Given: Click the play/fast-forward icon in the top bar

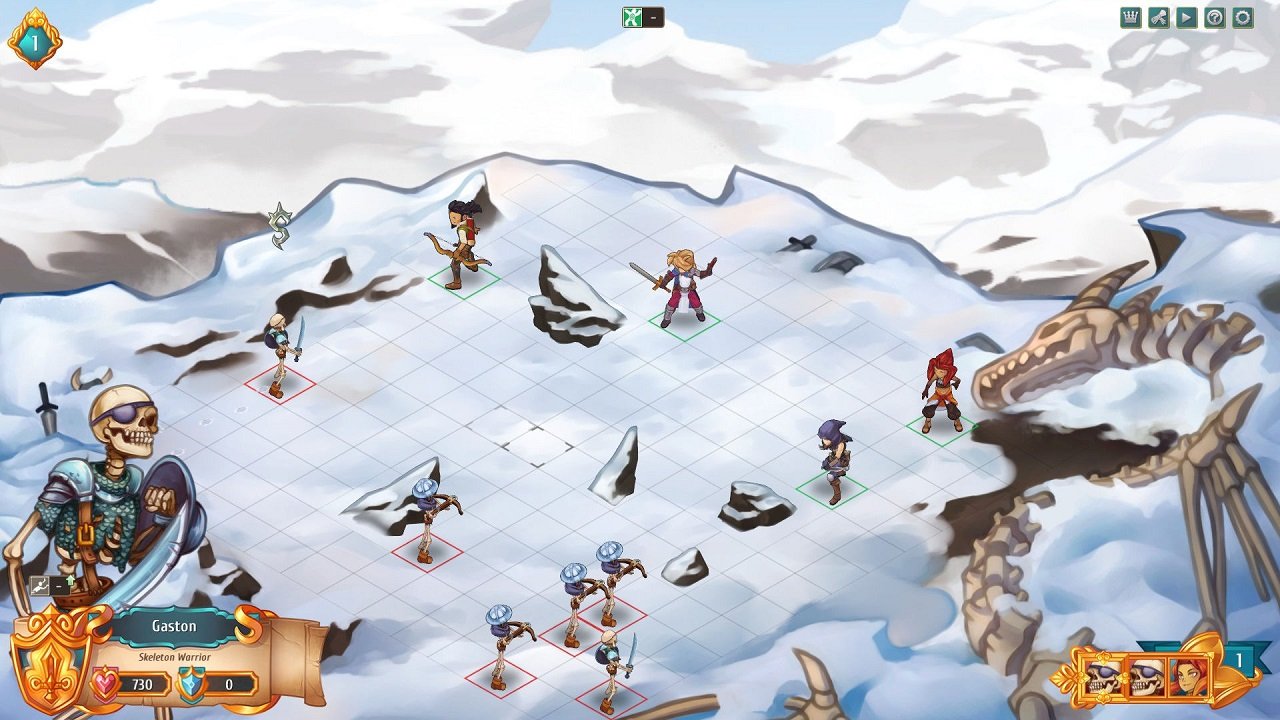Looking at the screenshot, I should pos(1187,17).
